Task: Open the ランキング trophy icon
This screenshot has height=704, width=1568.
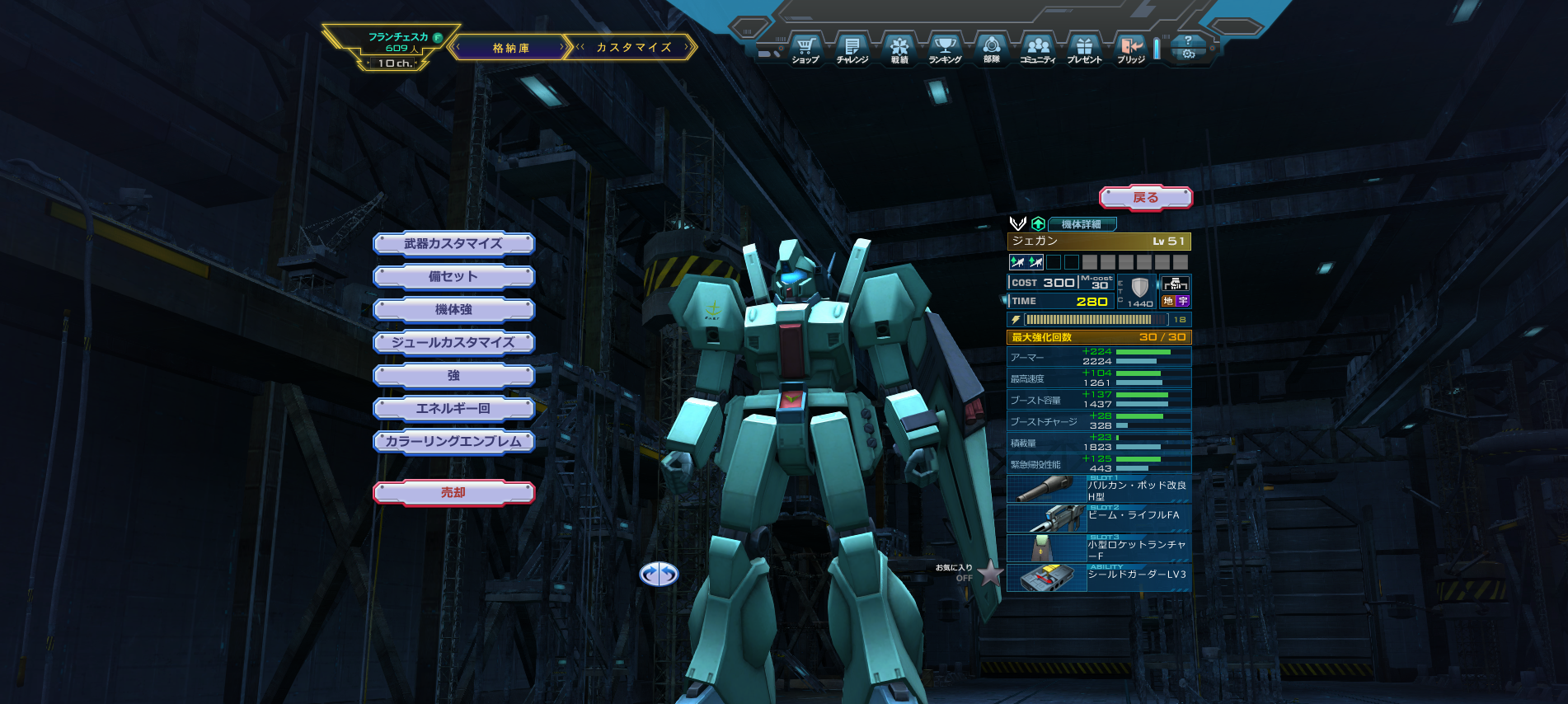Action: pyautogui.click(x=945, y=49)
